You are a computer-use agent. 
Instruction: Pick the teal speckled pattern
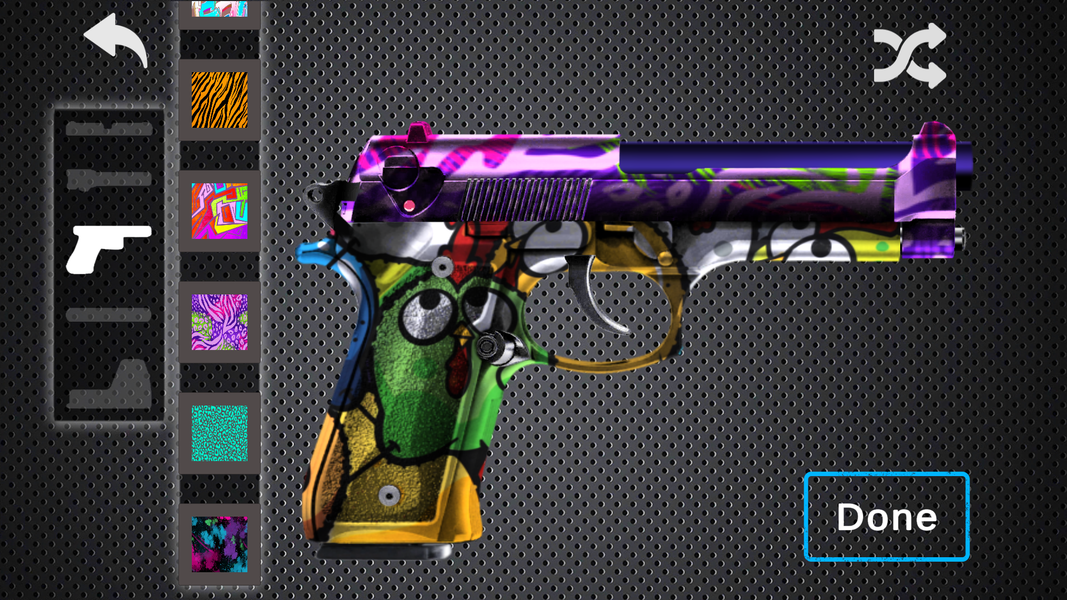[x=220, y=433]
